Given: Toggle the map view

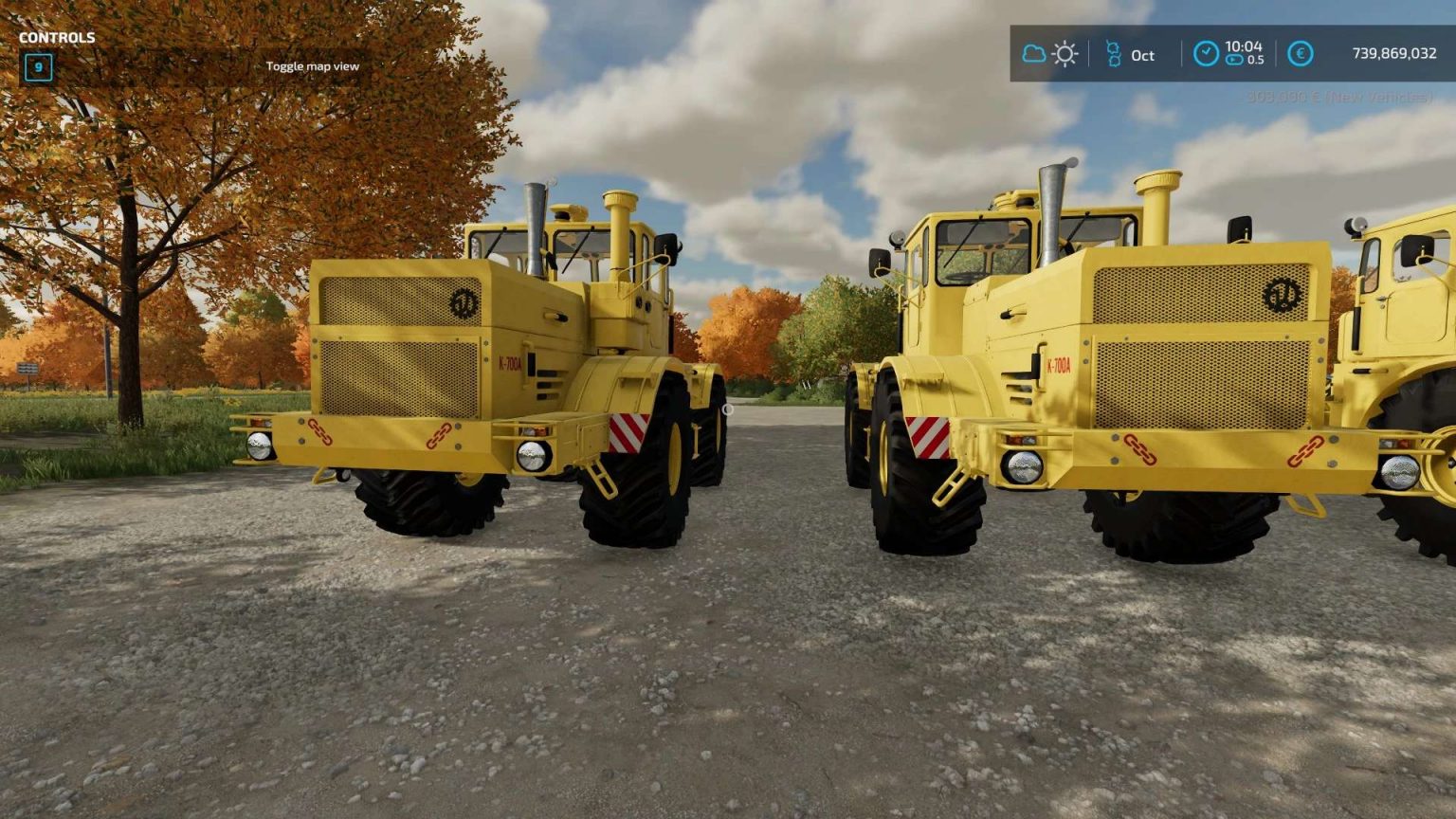Looking at the screenshot, I should (314, 66).
